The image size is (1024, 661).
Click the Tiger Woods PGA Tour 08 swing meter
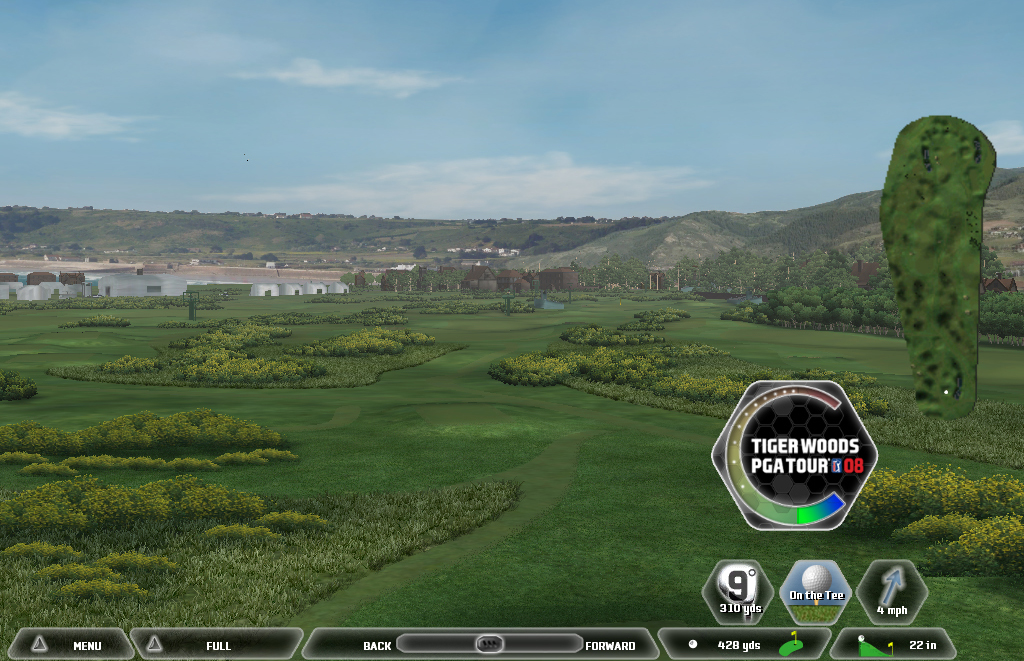[794, 455]
